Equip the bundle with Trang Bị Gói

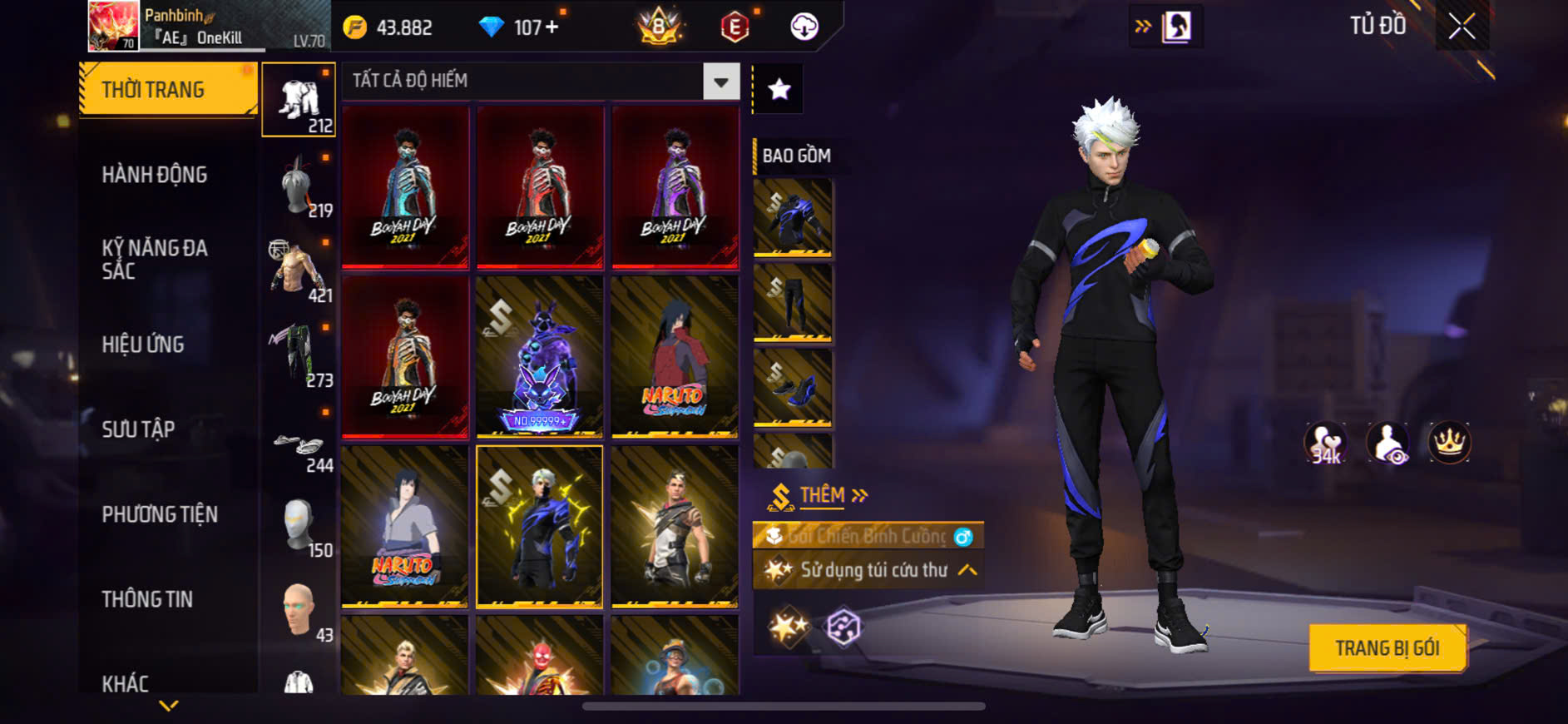click(1387, 647)
